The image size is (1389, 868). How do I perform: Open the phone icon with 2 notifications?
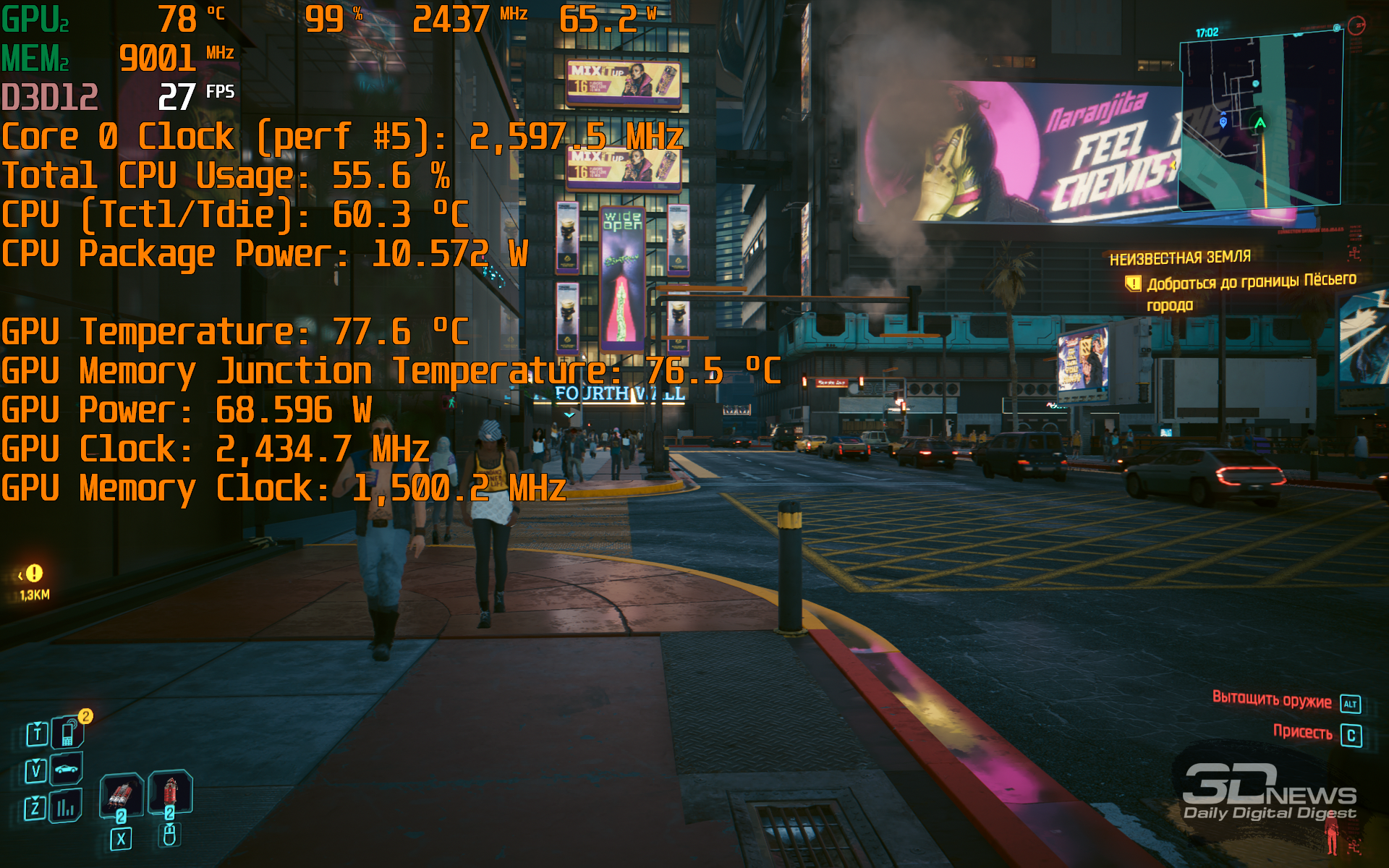pos(68,732)
